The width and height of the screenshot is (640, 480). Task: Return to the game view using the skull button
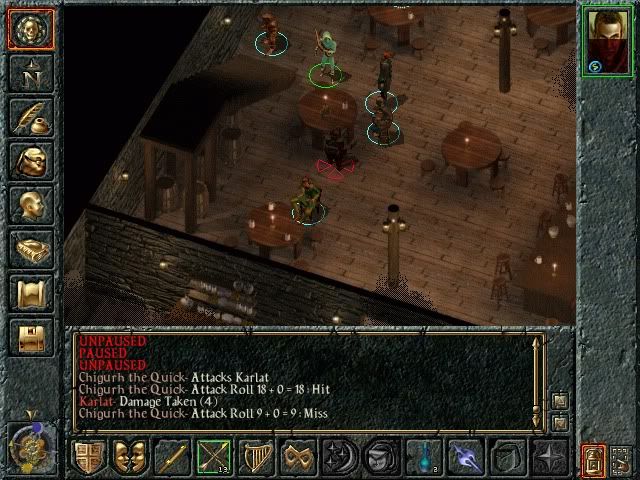point(30,30)
